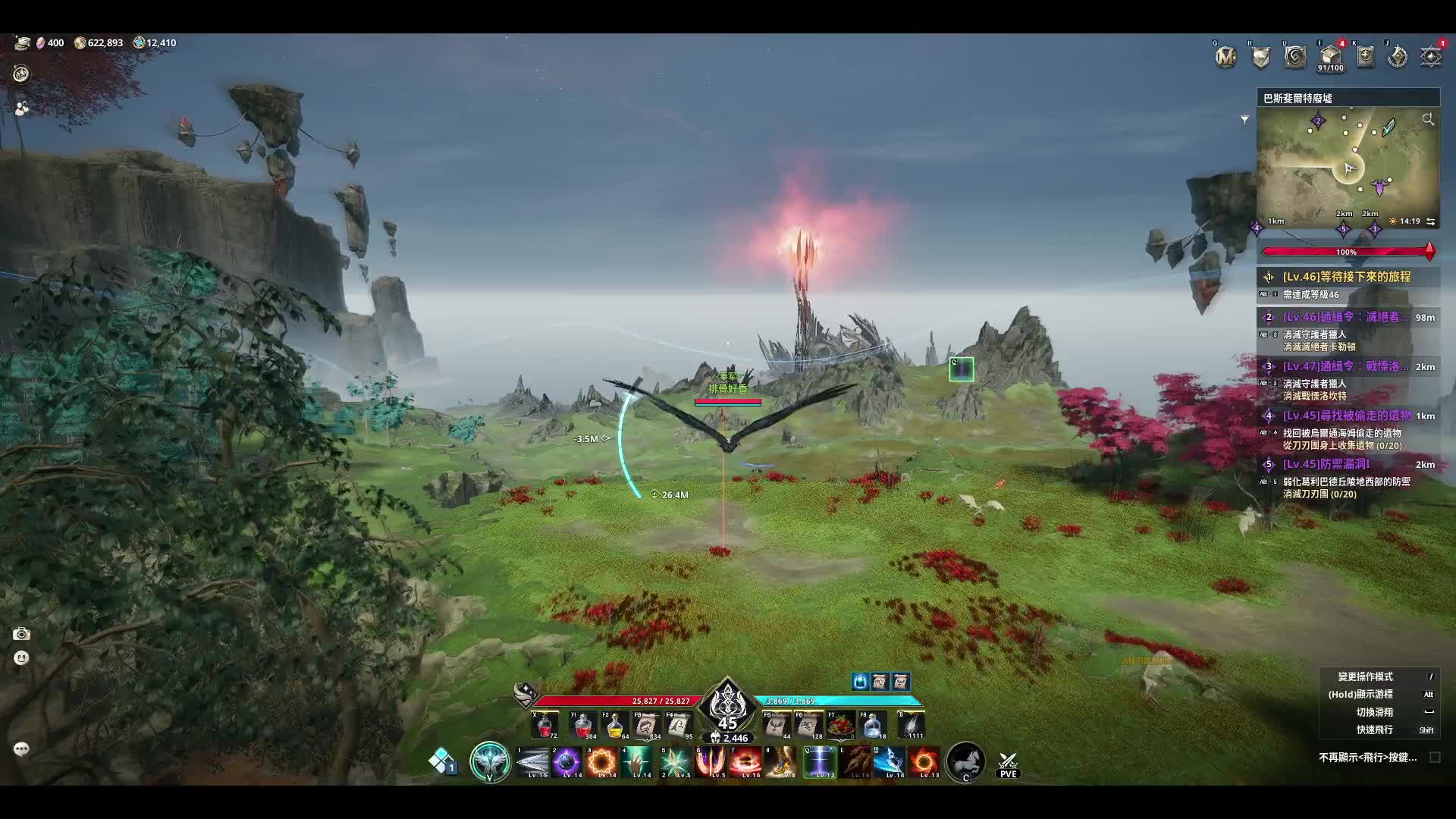This screenshot has height=819, width=1456.
Task: Open the chat speech bubble icon
Action: tap(21, 749)
